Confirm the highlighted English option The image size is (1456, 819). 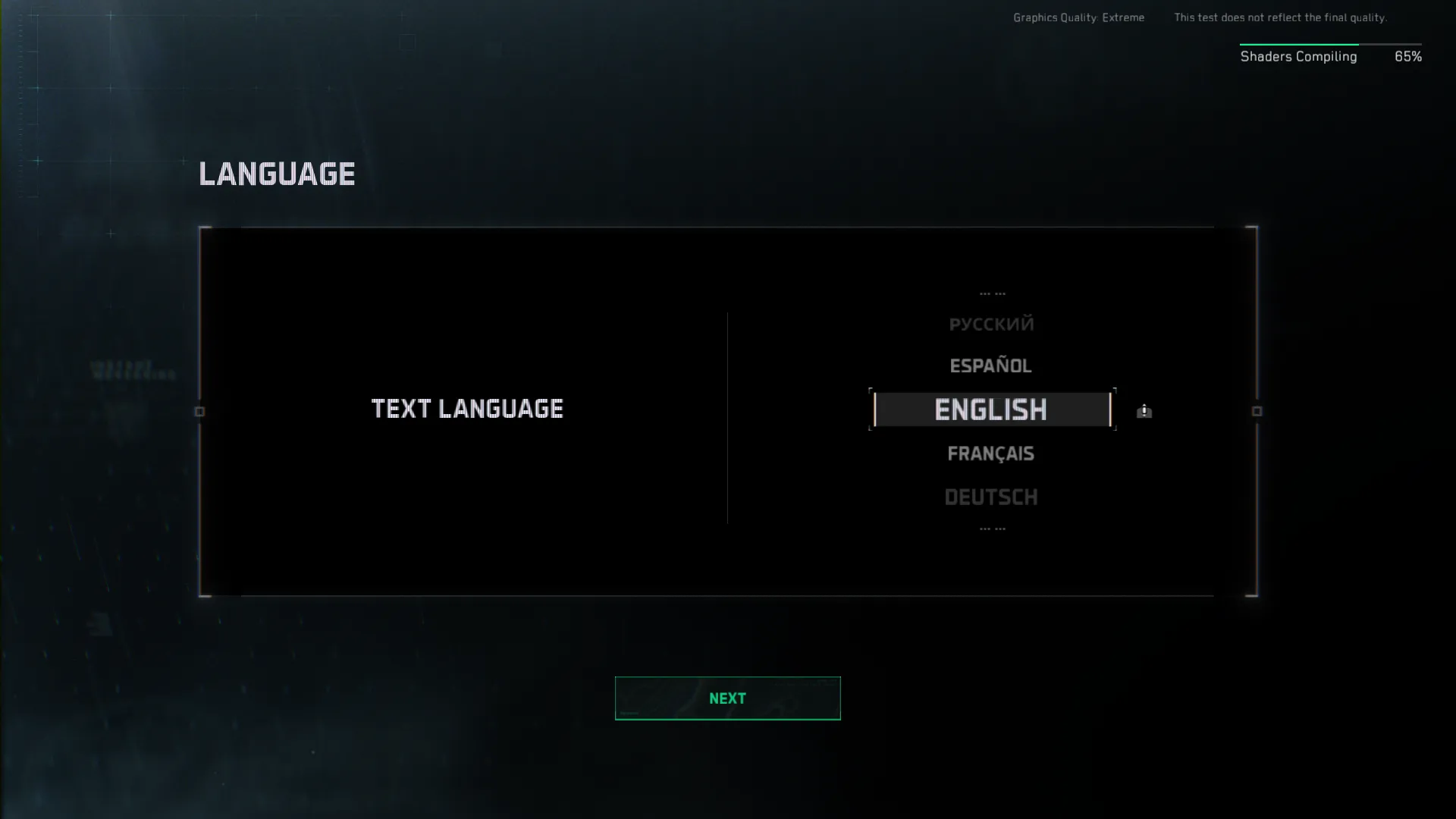(x=990, y=409)
